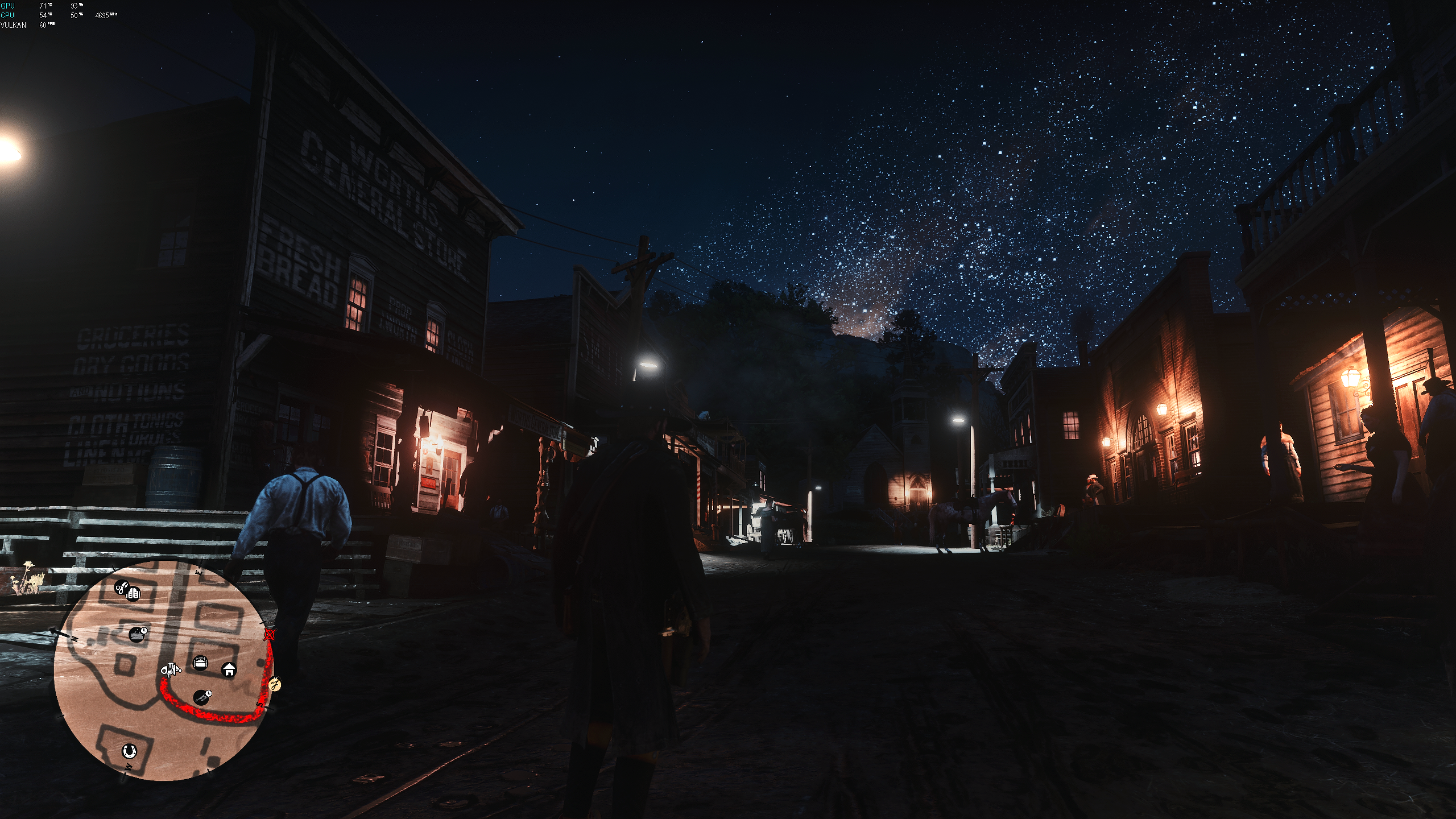Select the red crossed-out waypoint marker
Viewport: 1456px width, 819px height.
coord(270,635)
